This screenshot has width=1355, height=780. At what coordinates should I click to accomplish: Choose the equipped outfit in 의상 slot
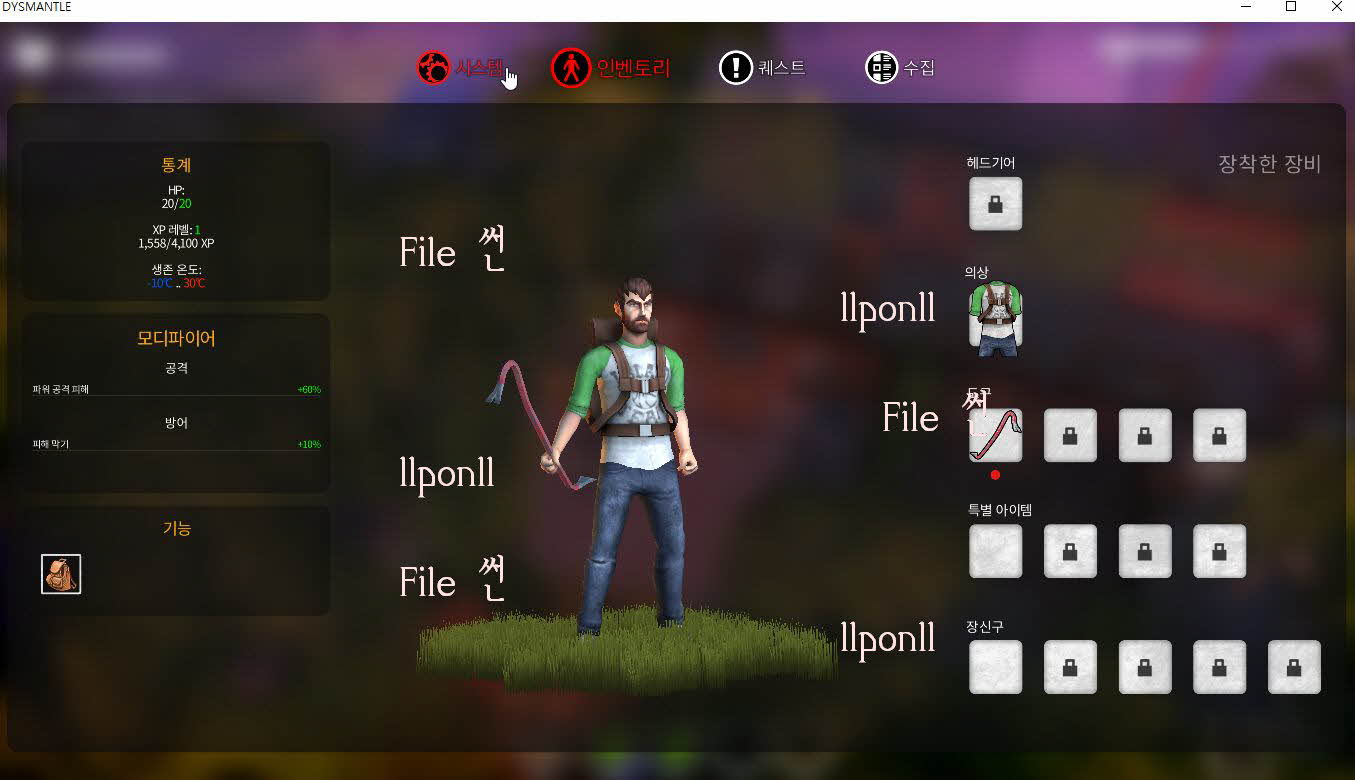pyautogui.click(x=995, y=319)
